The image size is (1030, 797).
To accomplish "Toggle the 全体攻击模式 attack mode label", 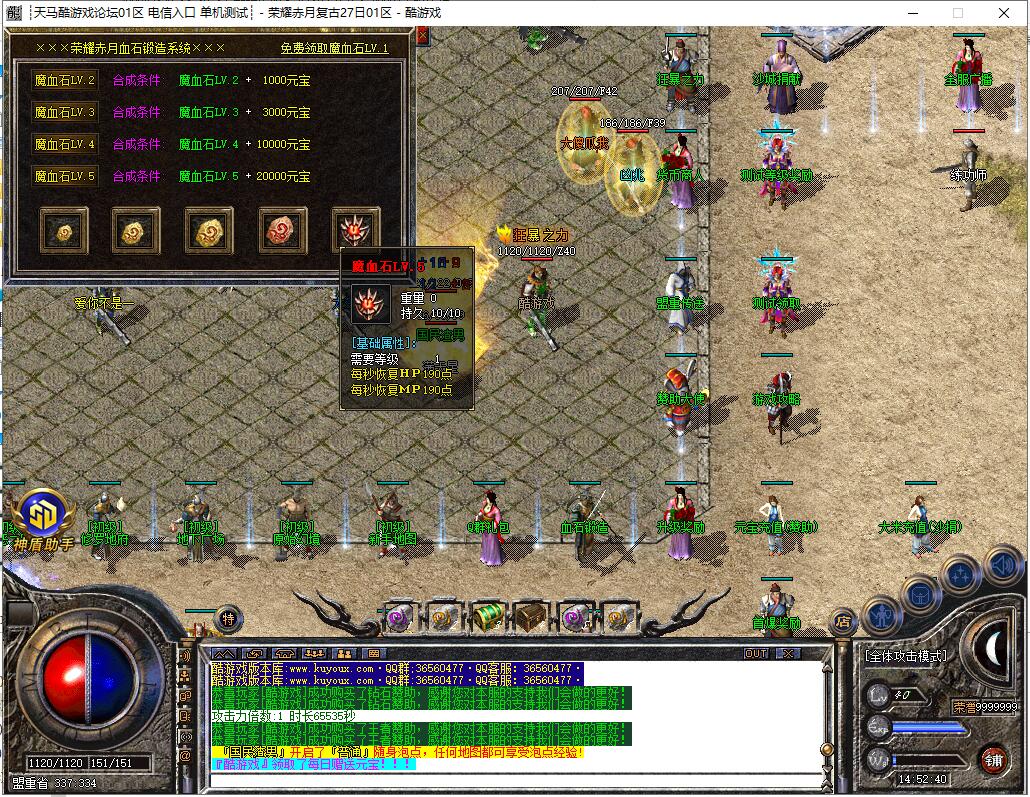I will 904,656.
